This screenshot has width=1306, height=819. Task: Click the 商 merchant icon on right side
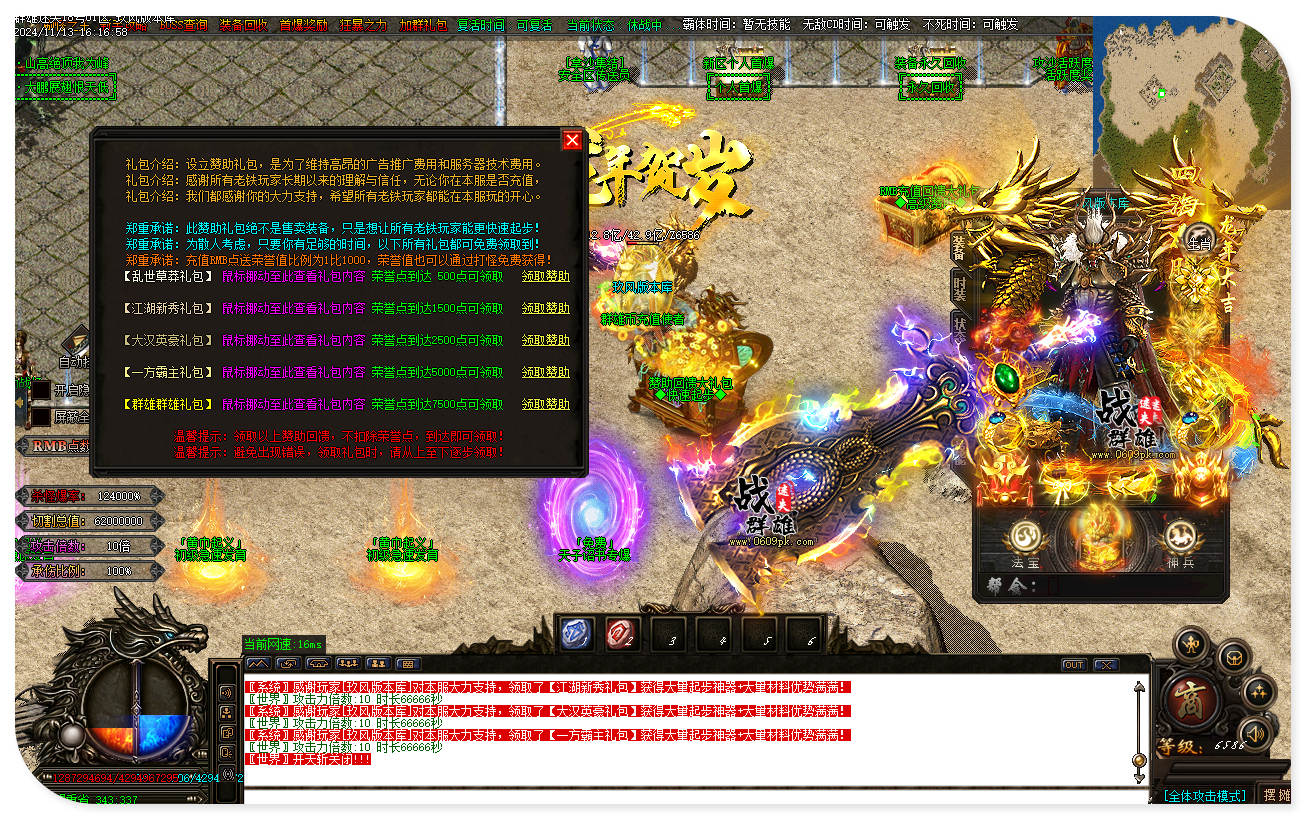click(1190, 695)
